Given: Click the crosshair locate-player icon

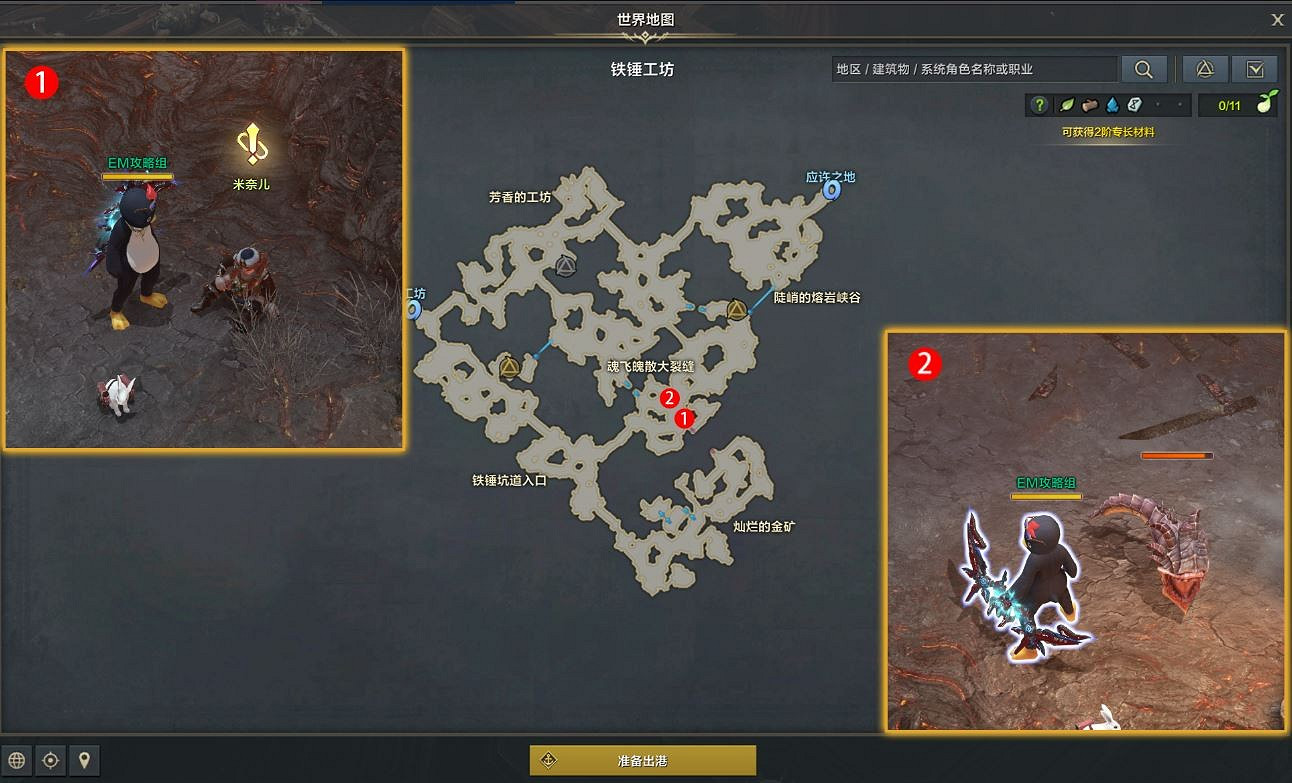Looking at the screenshot, I should pyautogui.click(x=48, y=760).
